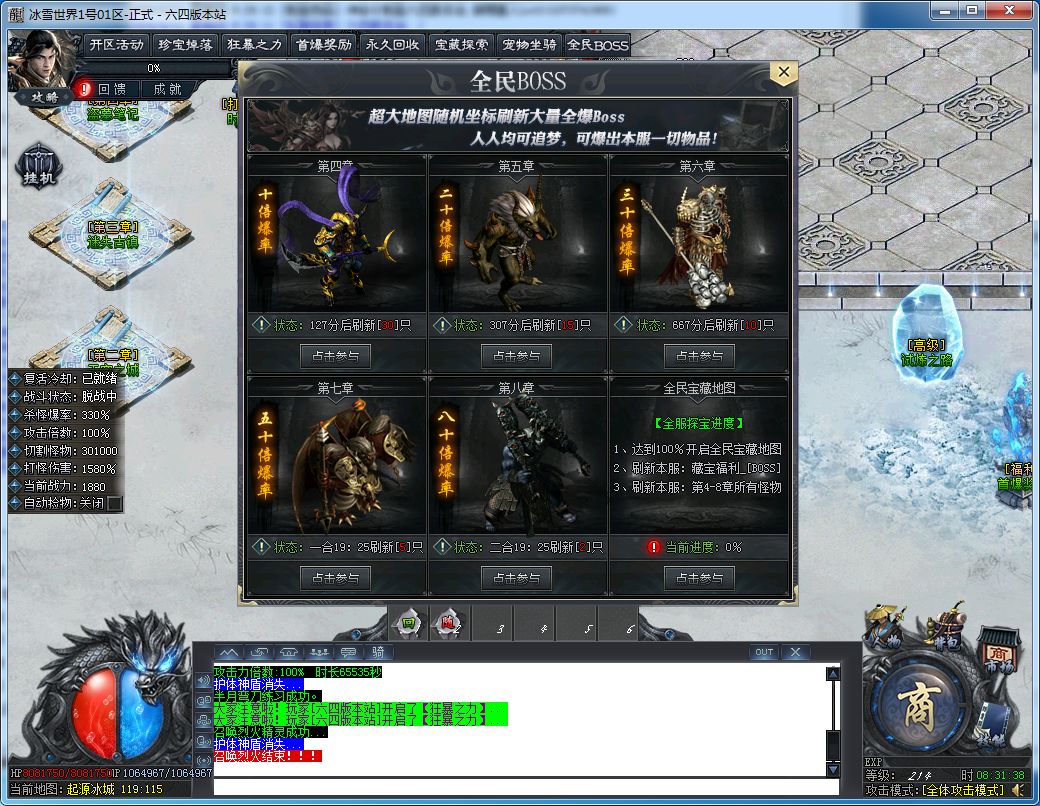Join the 第四章 ten-times drop boss
The image size is (1040, 806).
335,356
